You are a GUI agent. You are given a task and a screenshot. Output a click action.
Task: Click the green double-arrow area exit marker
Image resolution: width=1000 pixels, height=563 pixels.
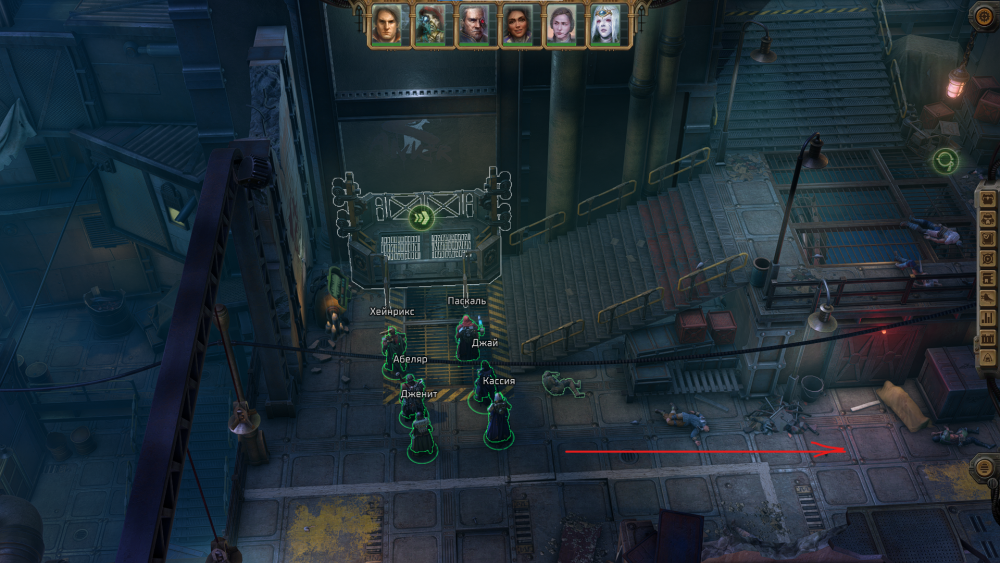click(x=421, y=217)
